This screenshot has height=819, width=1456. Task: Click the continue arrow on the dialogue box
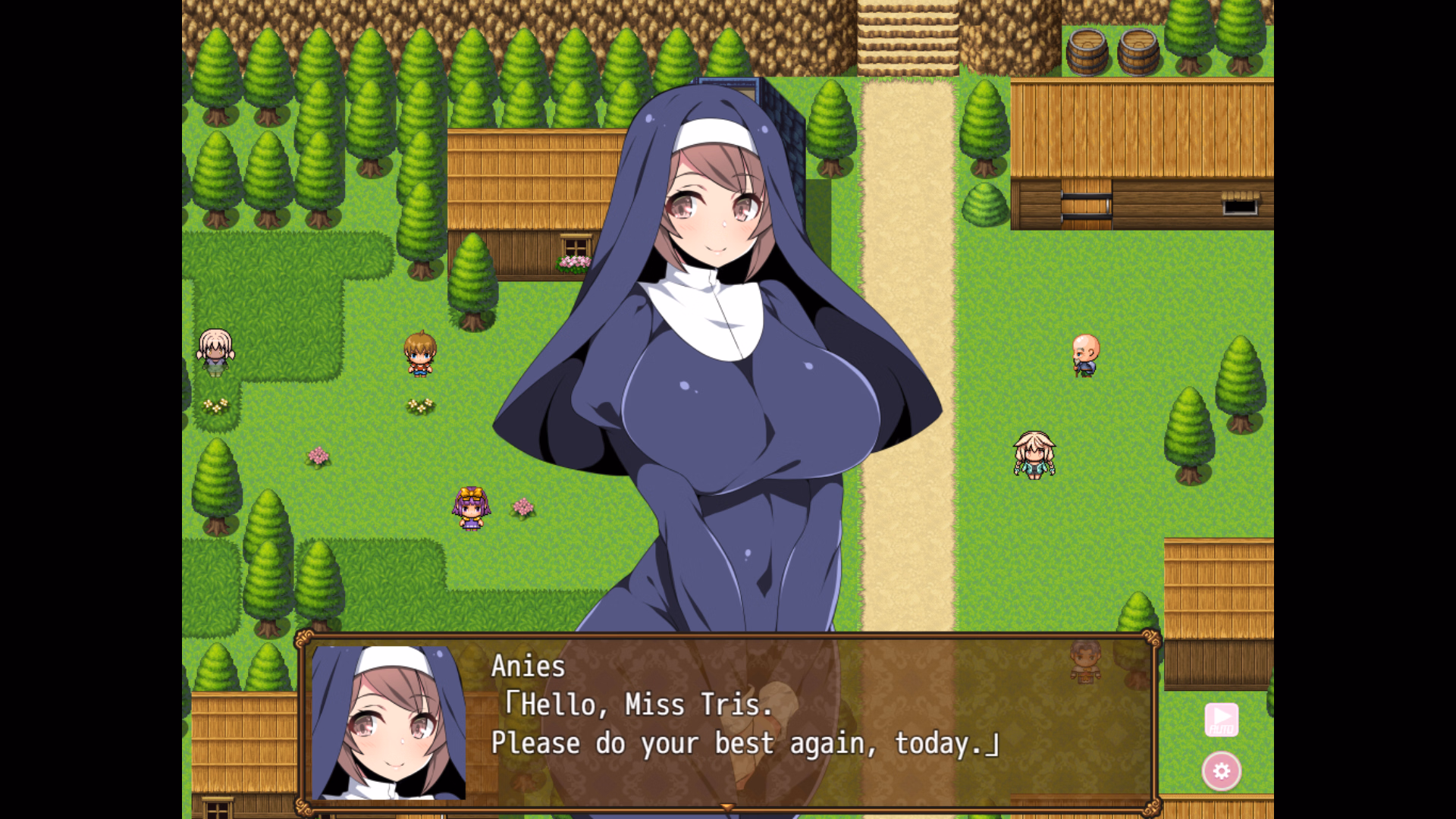(x=726, y=808)
